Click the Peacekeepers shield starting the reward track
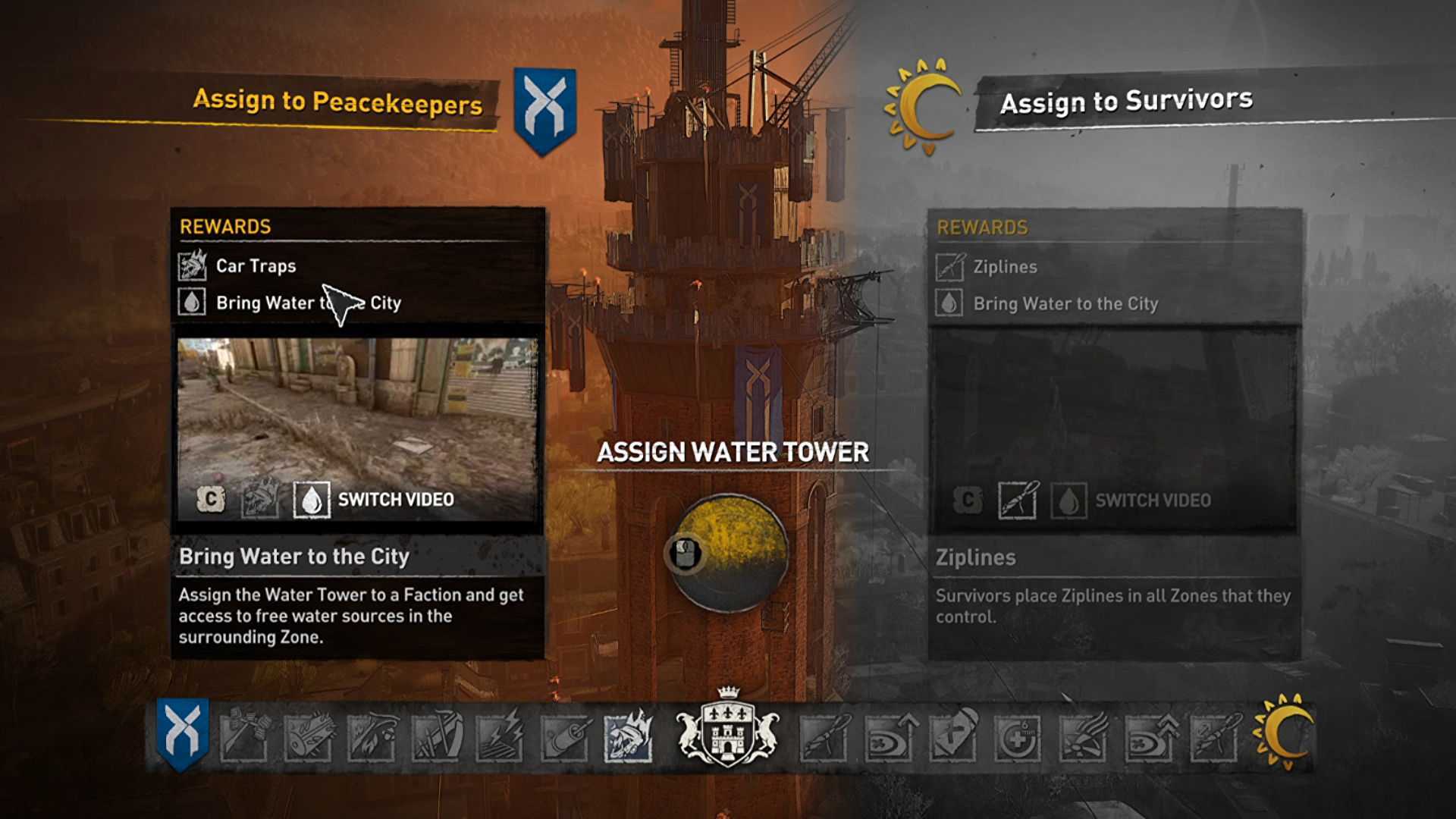This screenshot has width=1456, height=819. [x=183, y=733]
